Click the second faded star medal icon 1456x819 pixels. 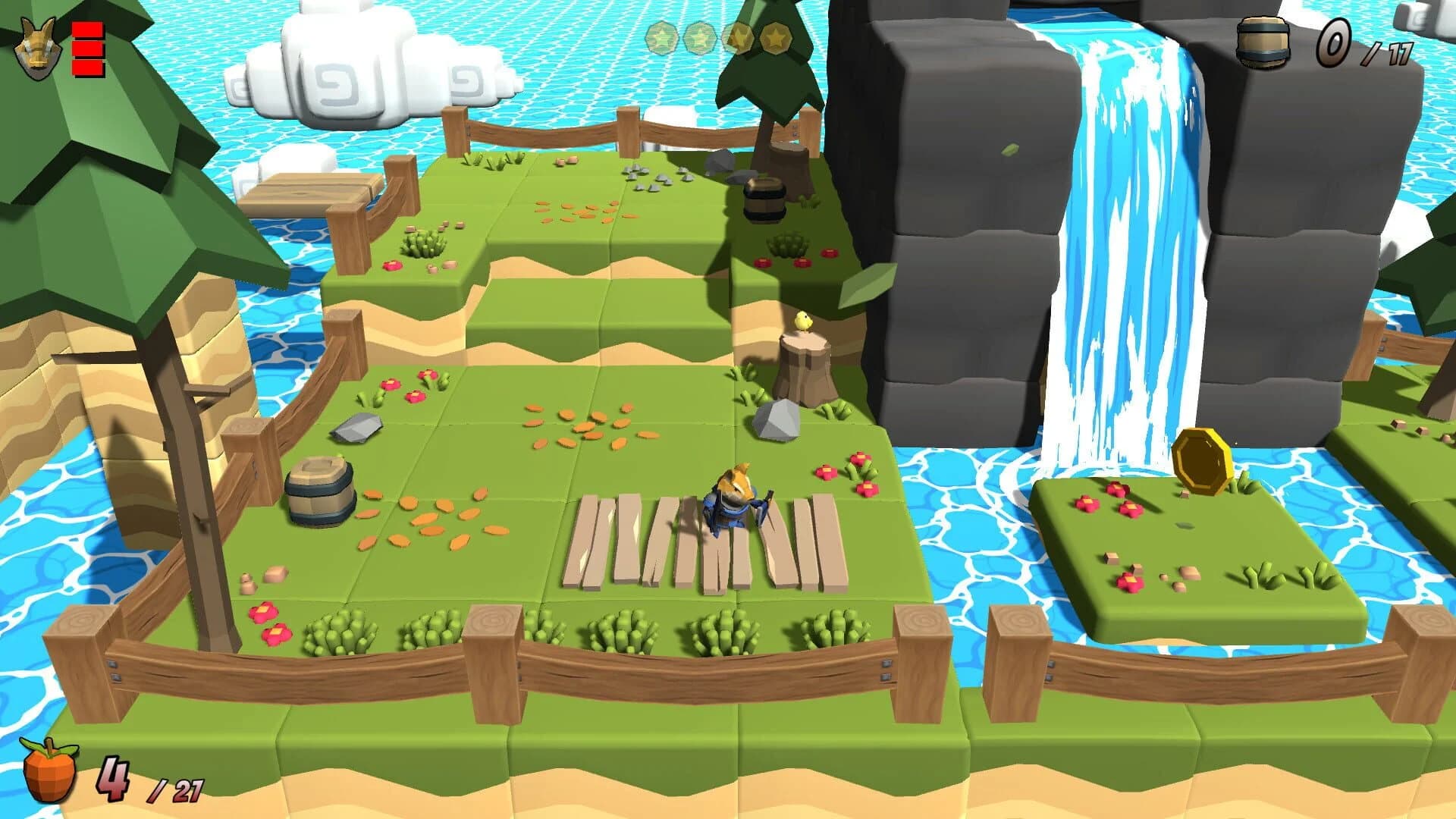point(701,38)
